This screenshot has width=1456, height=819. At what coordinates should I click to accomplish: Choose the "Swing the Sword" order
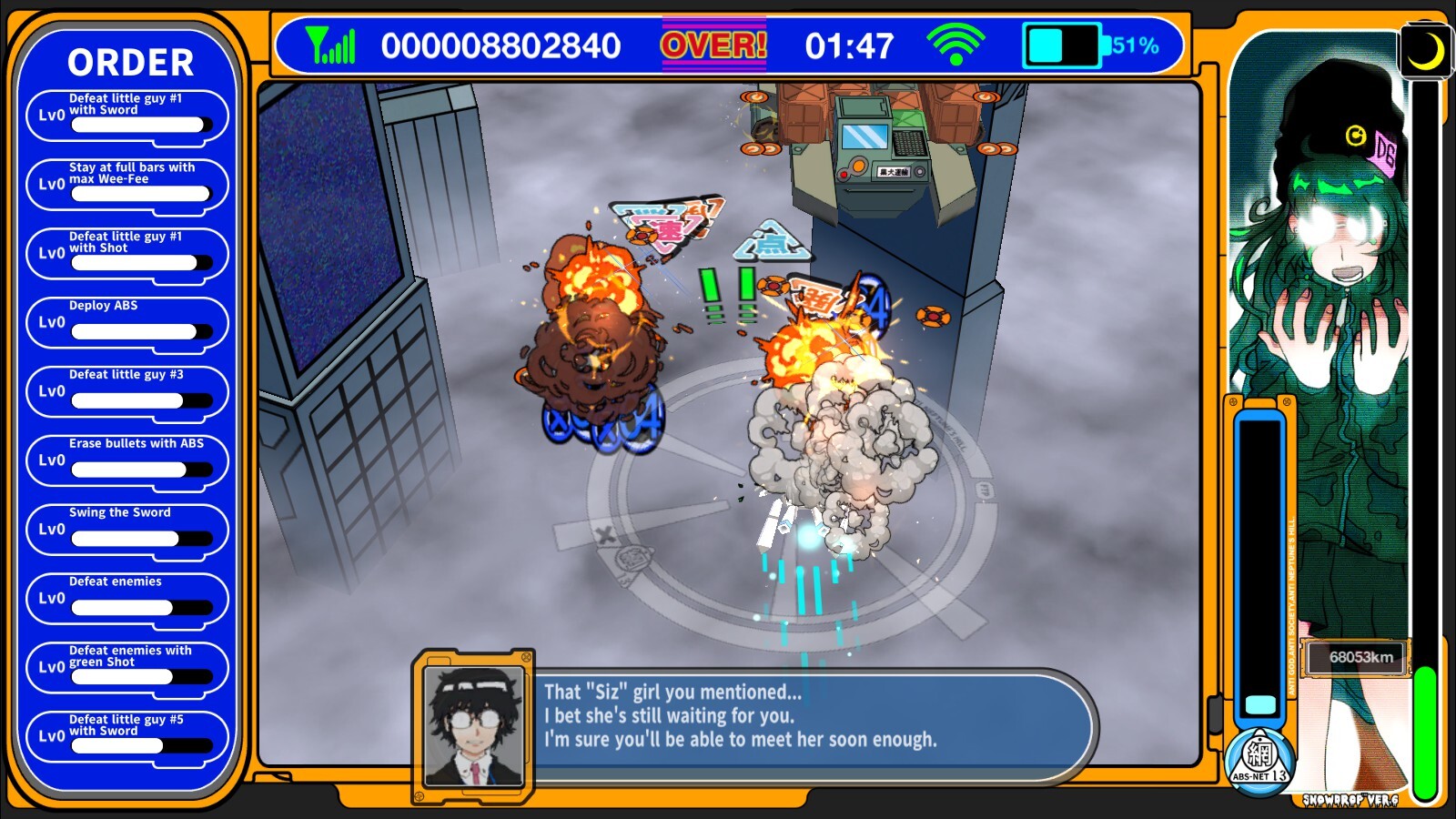coord(127,531)
